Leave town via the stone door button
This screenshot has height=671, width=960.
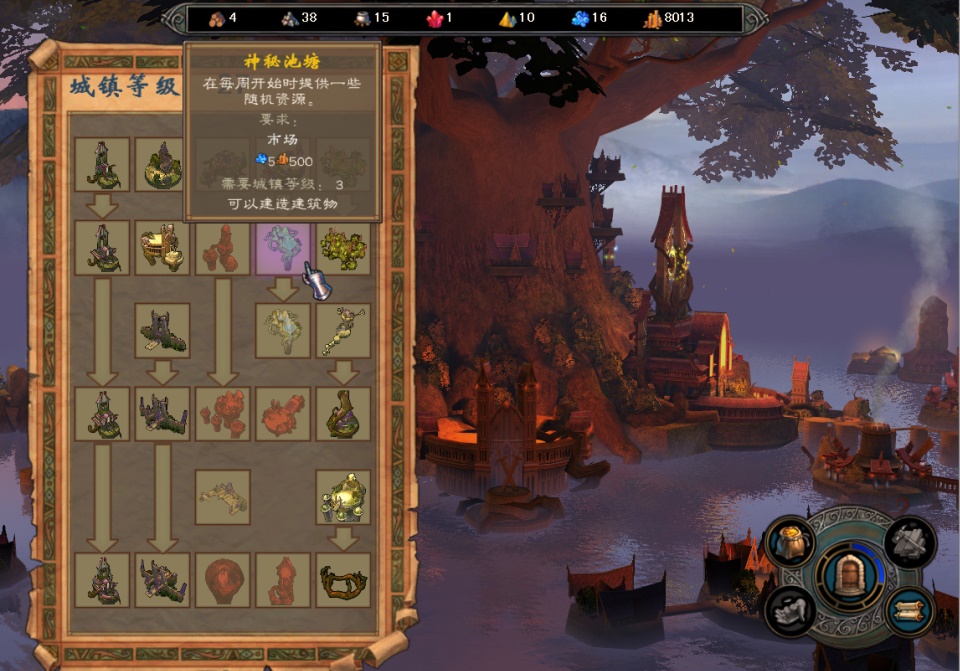850,575
